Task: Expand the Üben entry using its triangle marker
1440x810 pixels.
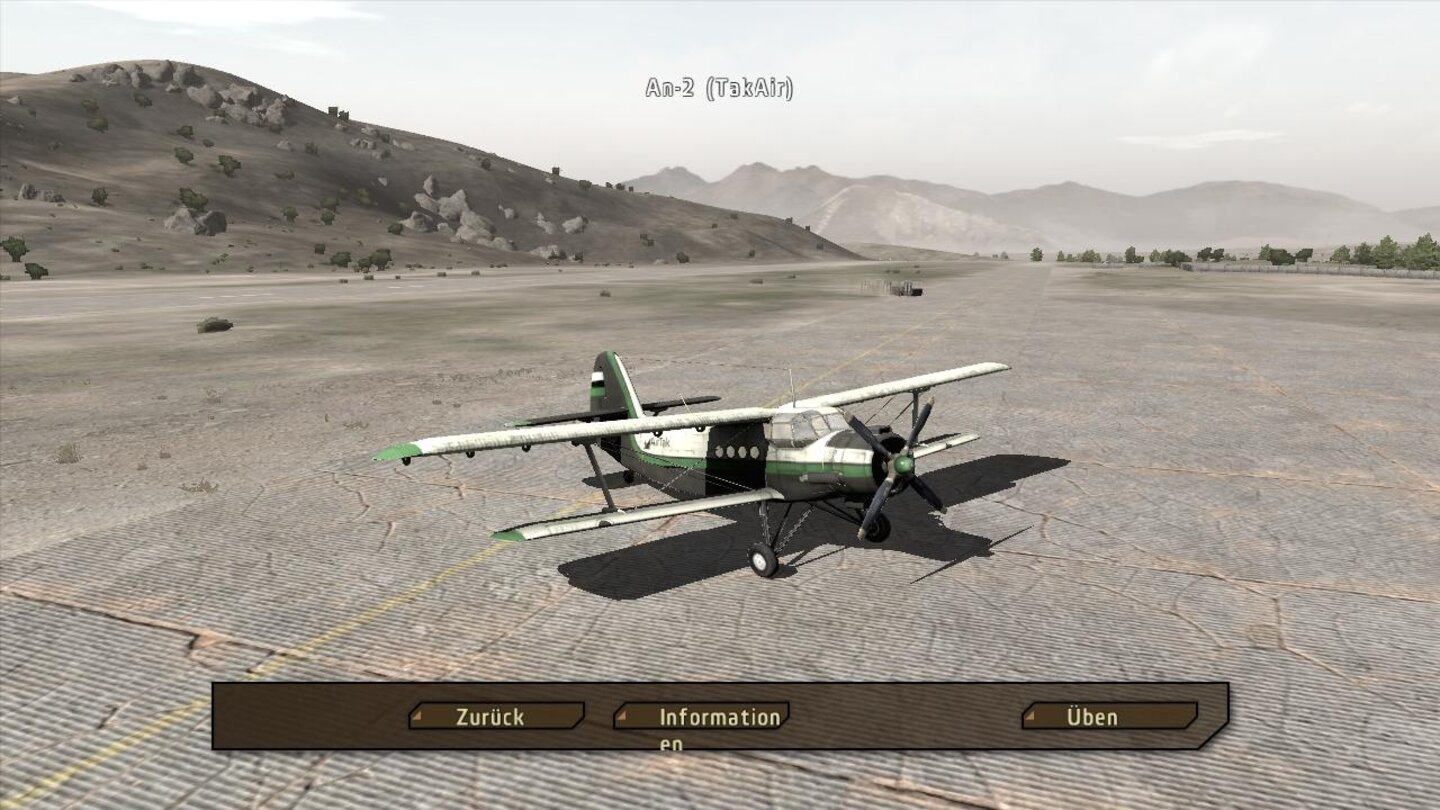Action: [x=1032, y=716]
